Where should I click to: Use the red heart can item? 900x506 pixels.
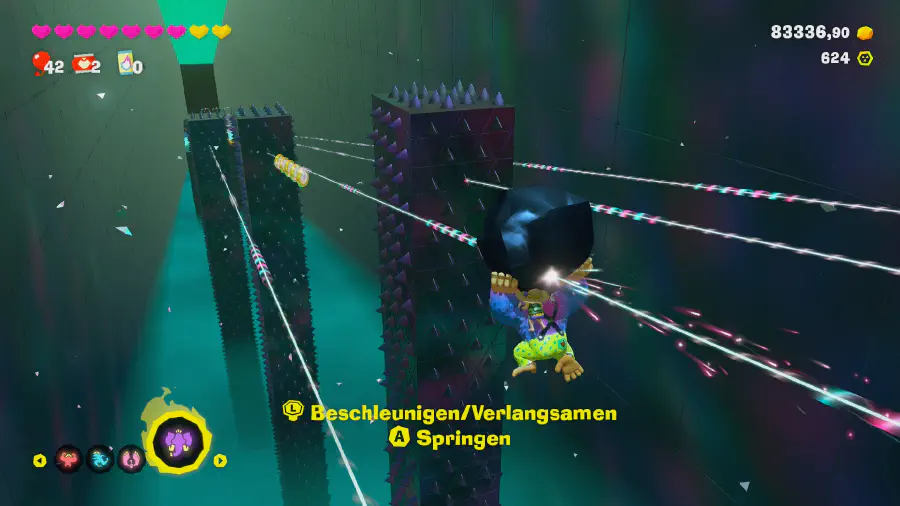pyautogui.click(x=82, y=64)
